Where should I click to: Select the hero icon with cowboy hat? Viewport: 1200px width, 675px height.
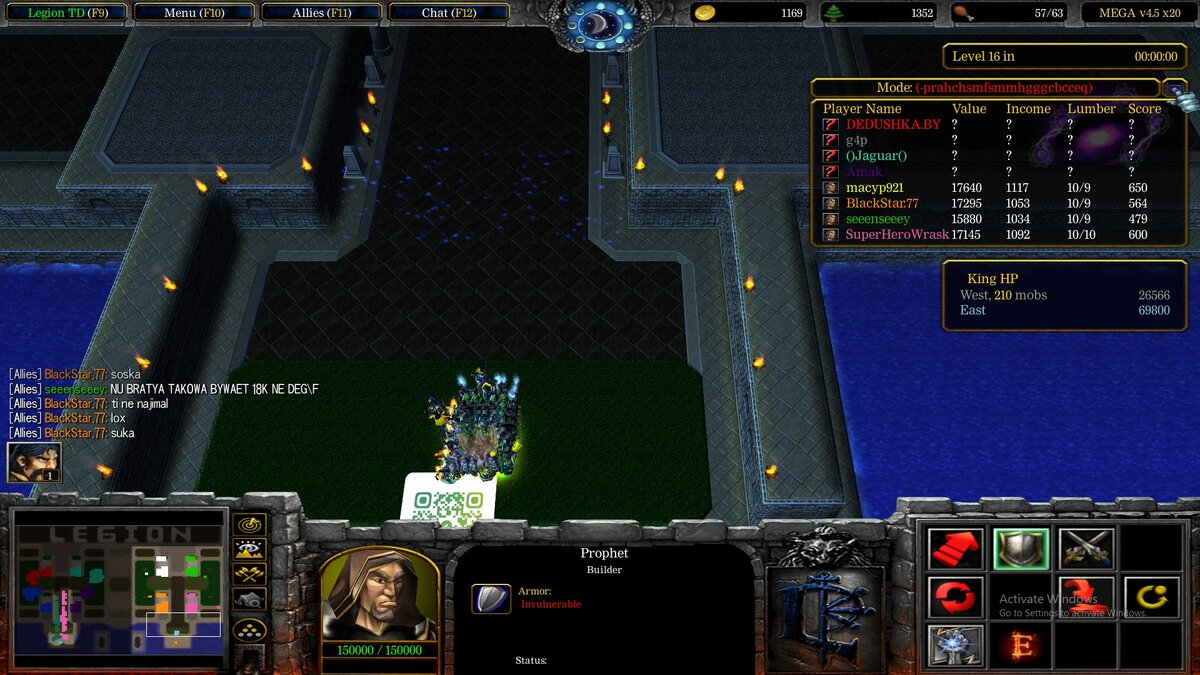pos(34,461)
